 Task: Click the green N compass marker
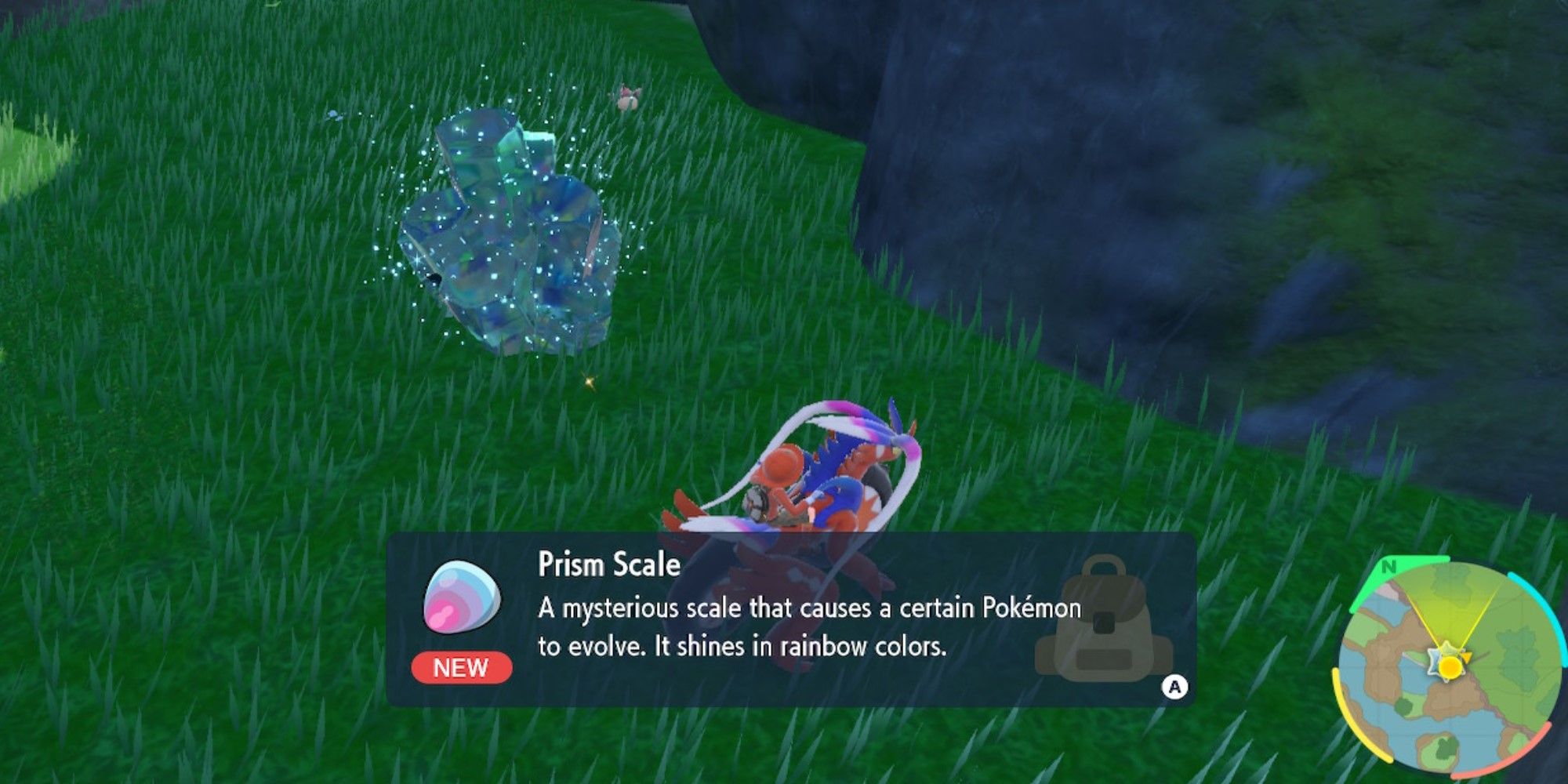1389,565
